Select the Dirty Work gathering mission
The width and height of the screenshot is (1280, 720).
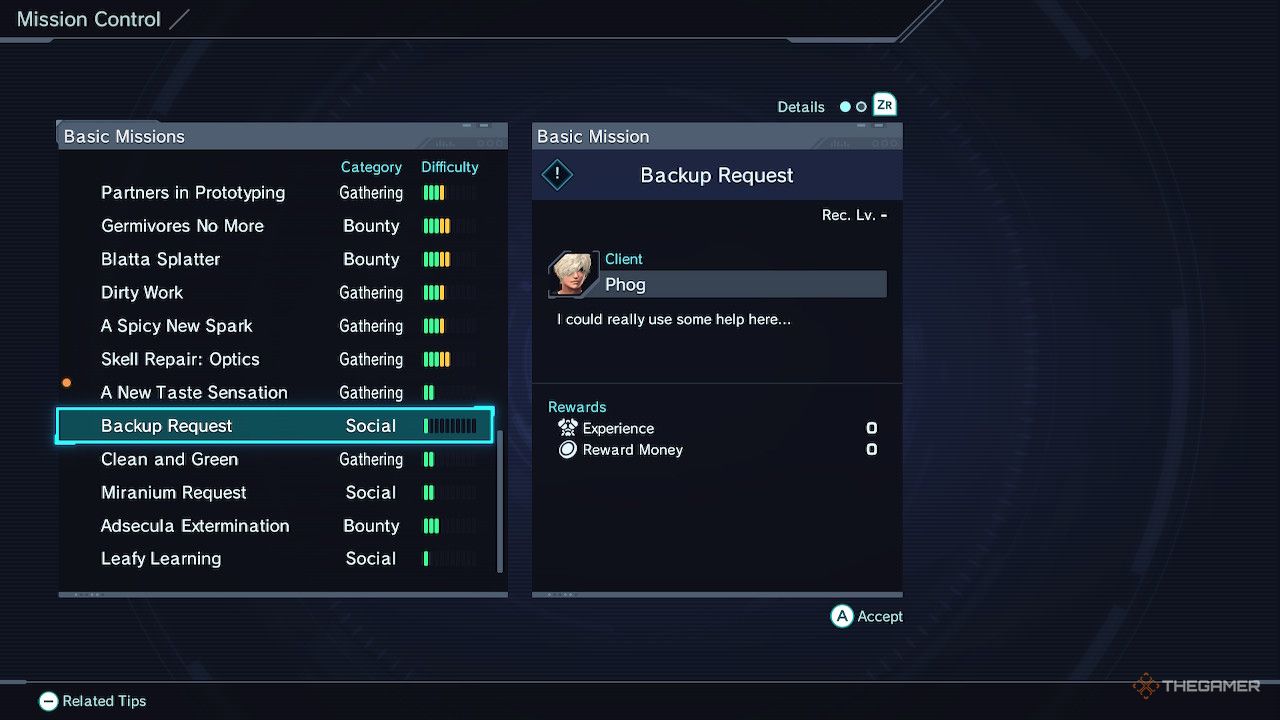142,293
